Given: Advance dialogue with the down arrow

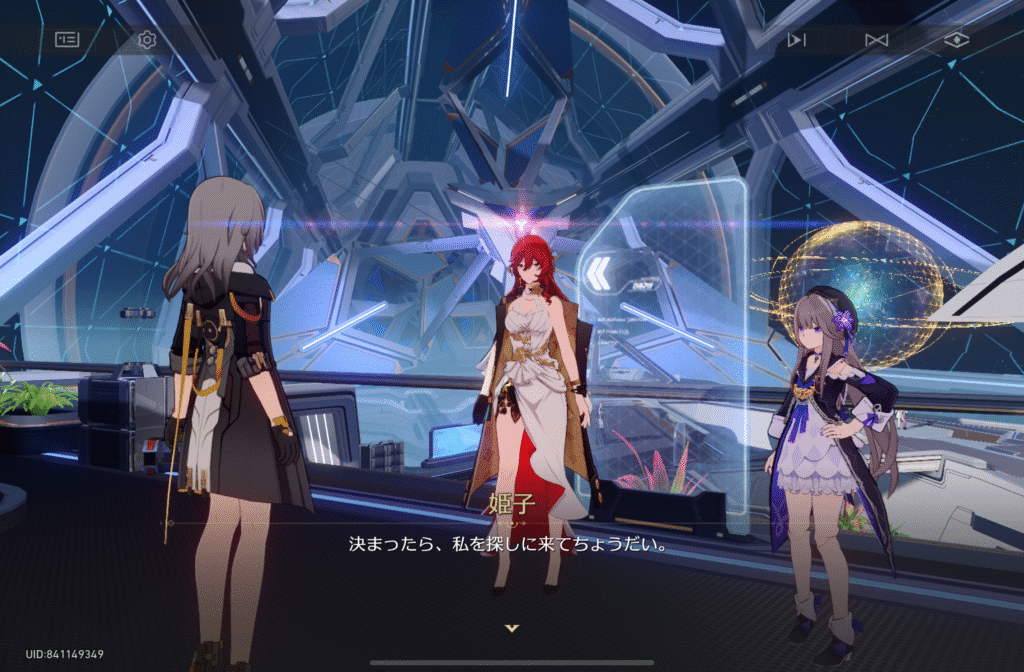Looking at the screenshot, I should tap(512, 628).
